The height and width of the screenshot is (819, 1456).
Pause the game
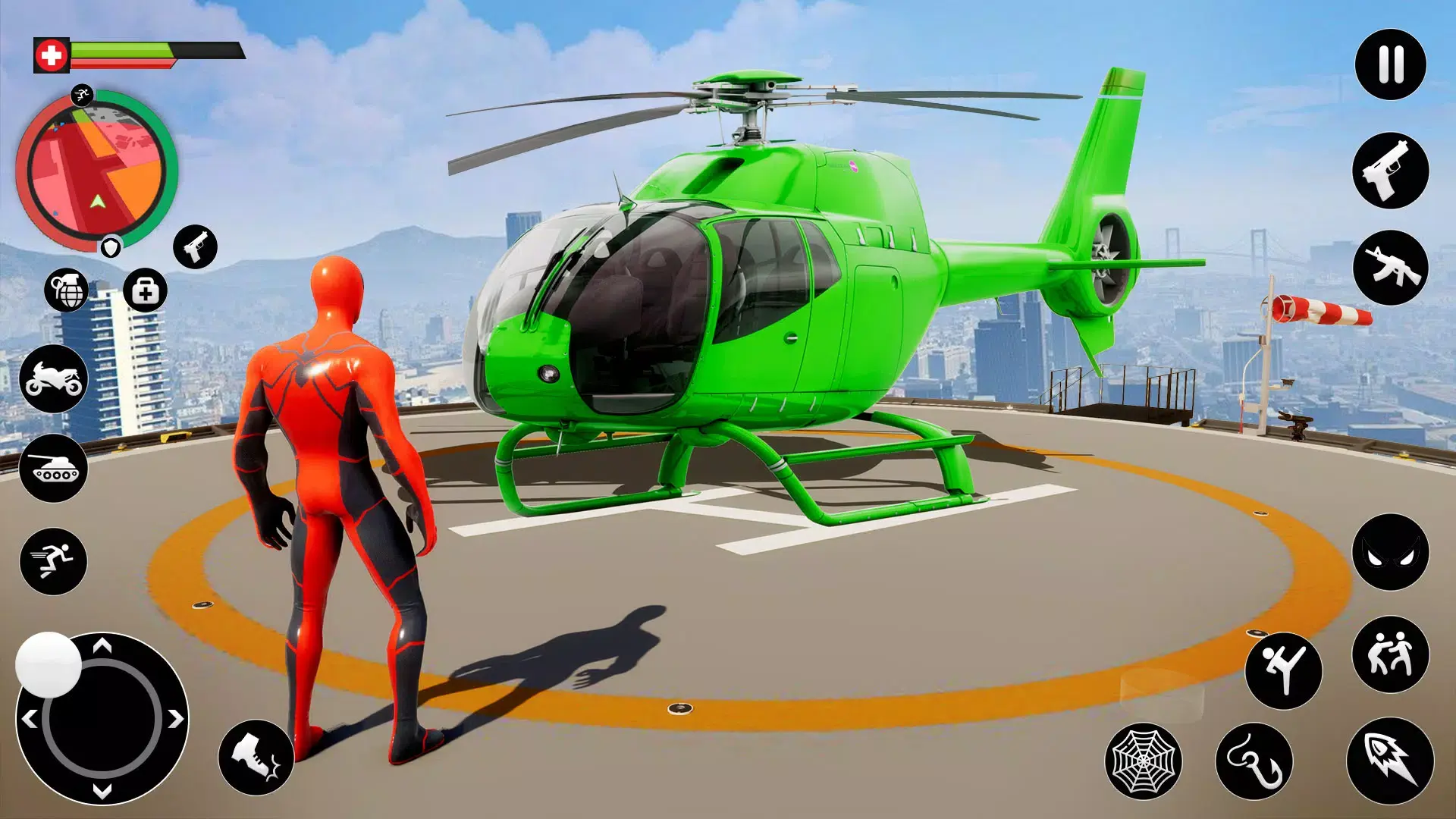coord(1389,63)
